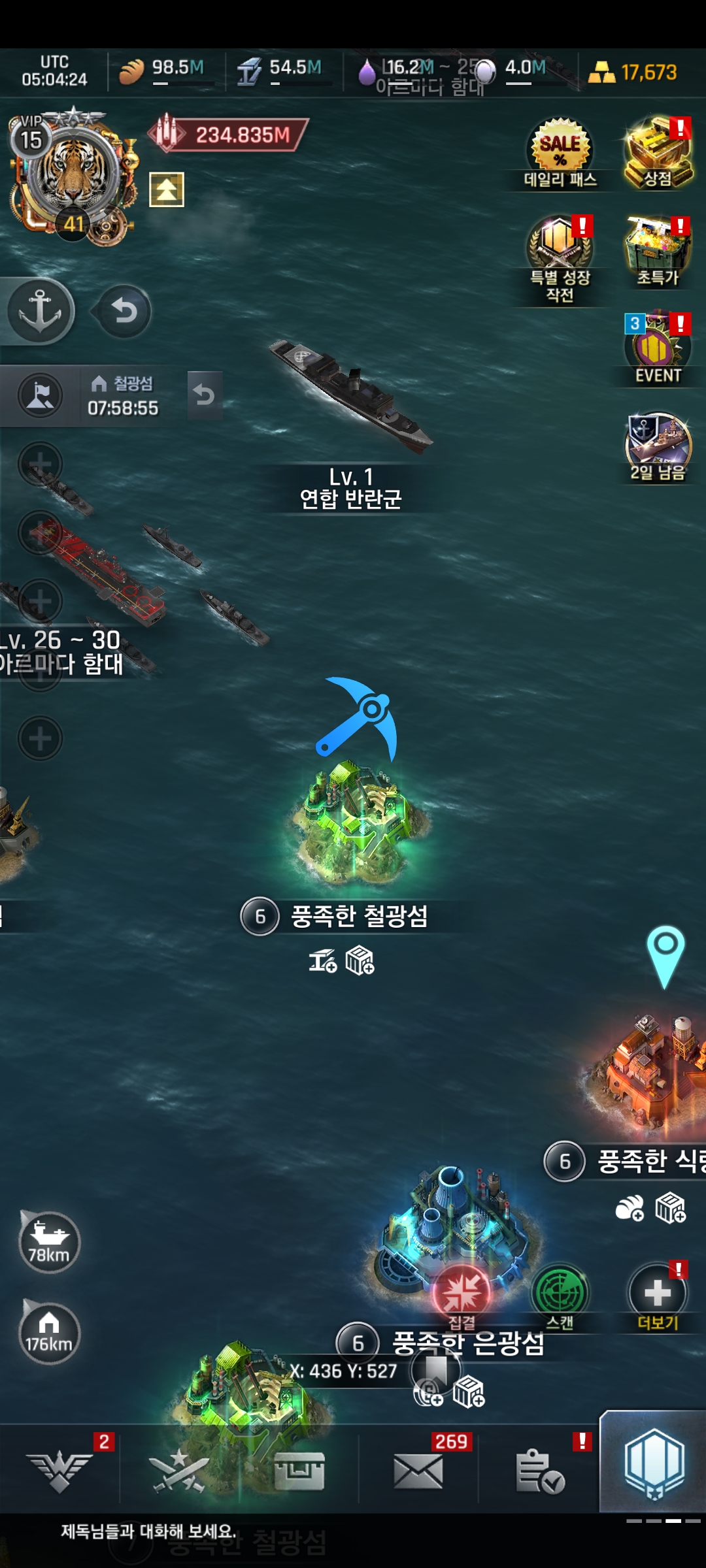Tap the 78km fleet locator button

[49, 1241]
